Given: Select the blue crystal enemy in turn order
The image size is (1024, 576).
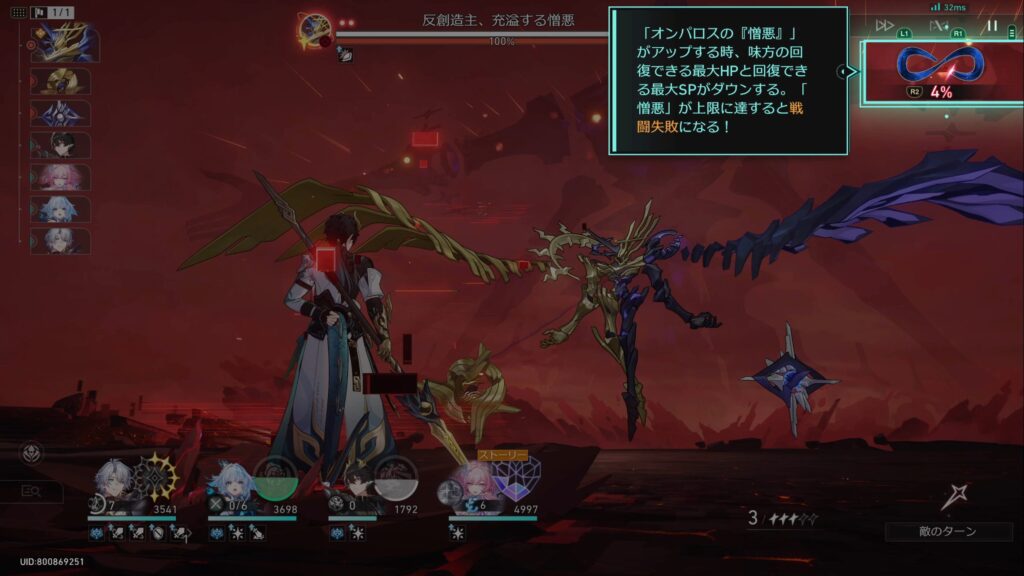Looking at the screenshot, I should click(x=62, y=114).
